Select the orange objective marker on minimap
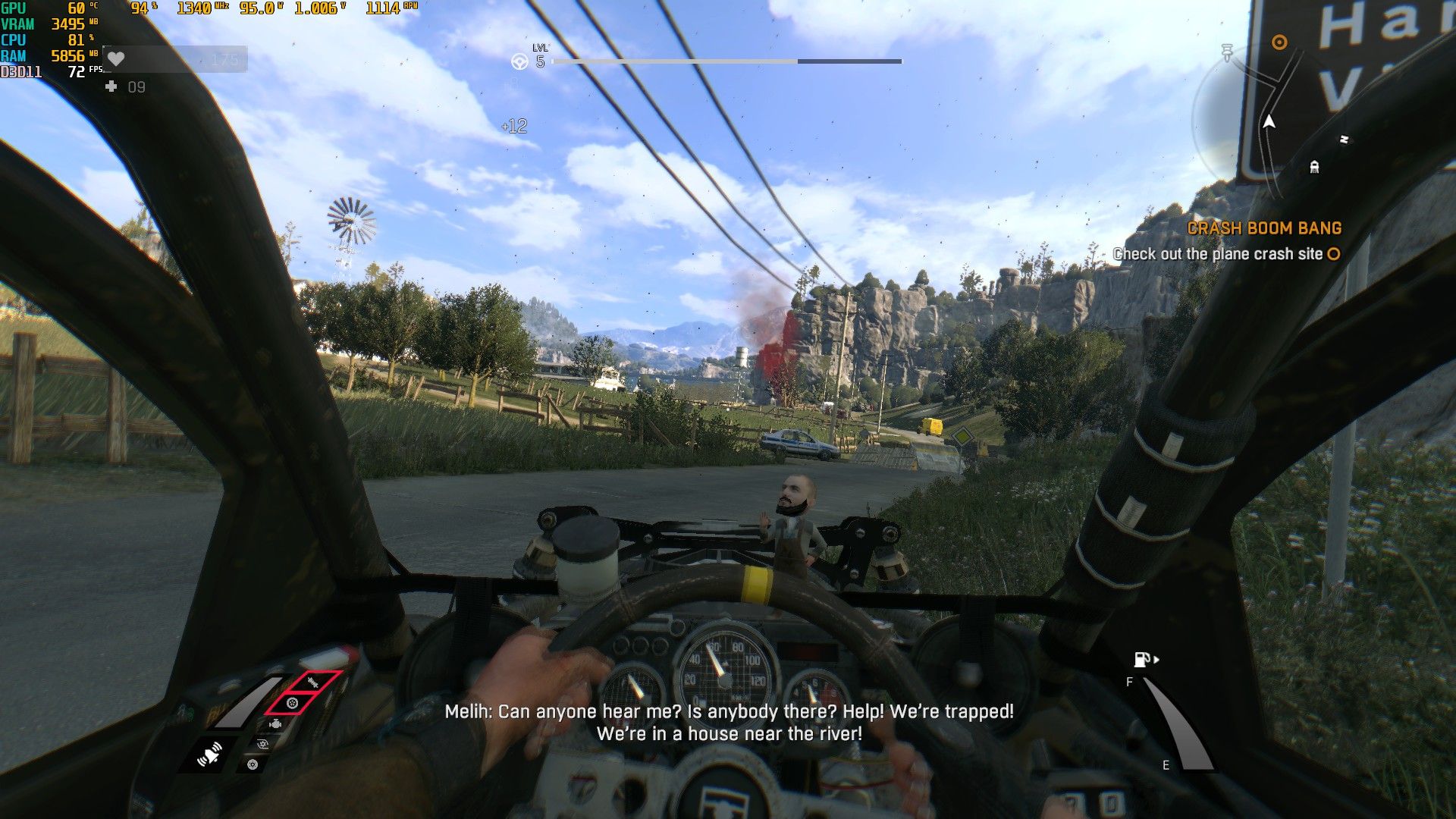Image resolution: width=1456 pixels, height=819 pixels. pos(1279,42)
